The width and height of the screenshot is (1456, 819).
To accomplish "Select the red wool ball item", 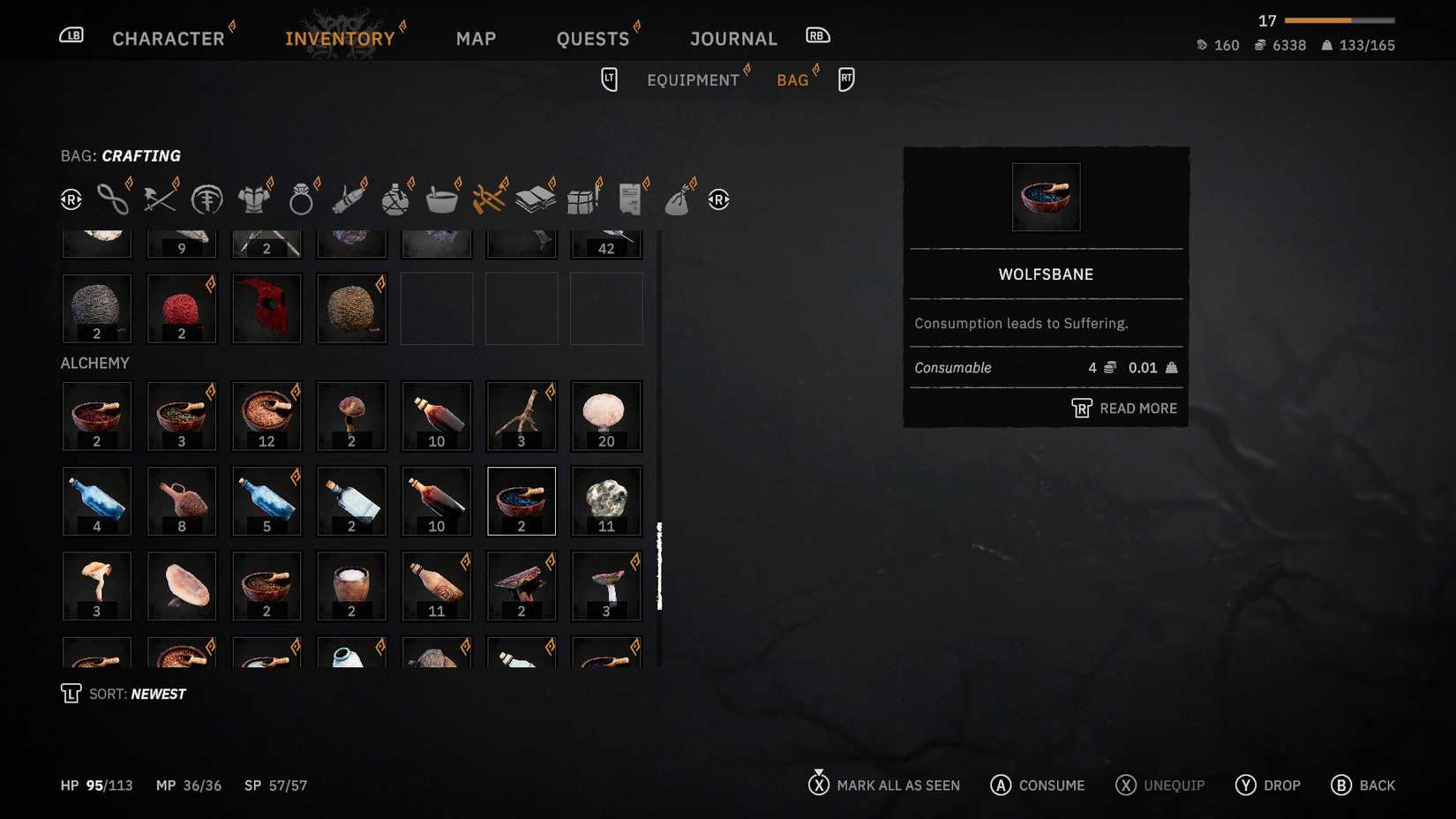I will click(x=182, y=308).
